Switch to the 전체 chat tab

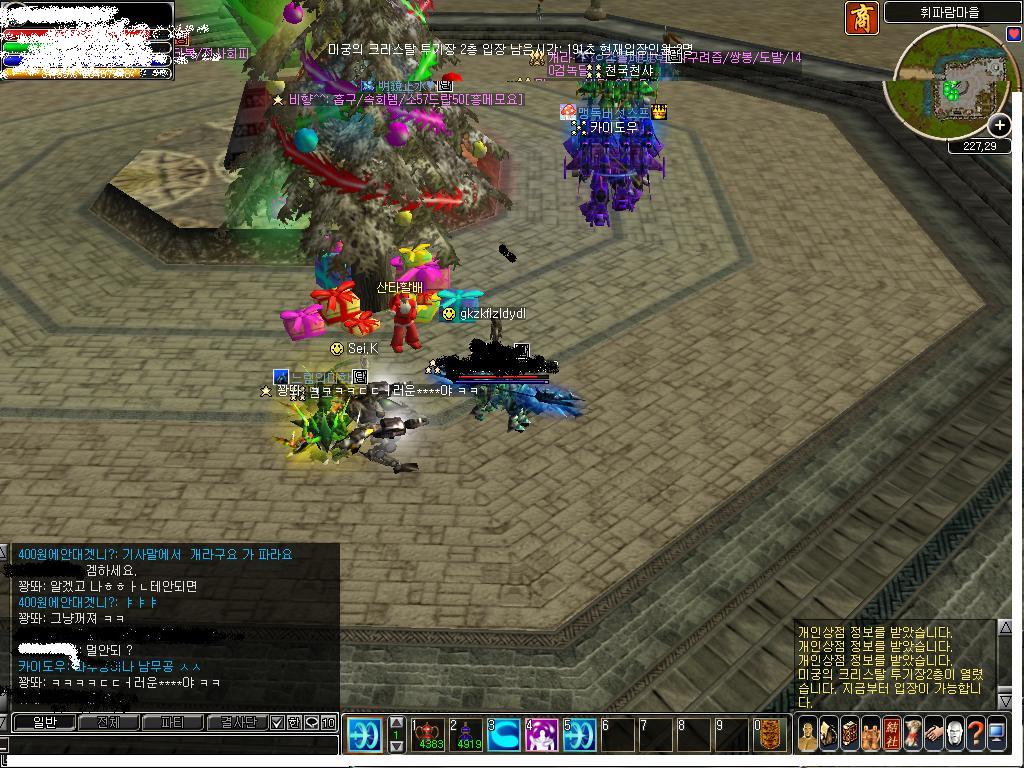point(108,722)
